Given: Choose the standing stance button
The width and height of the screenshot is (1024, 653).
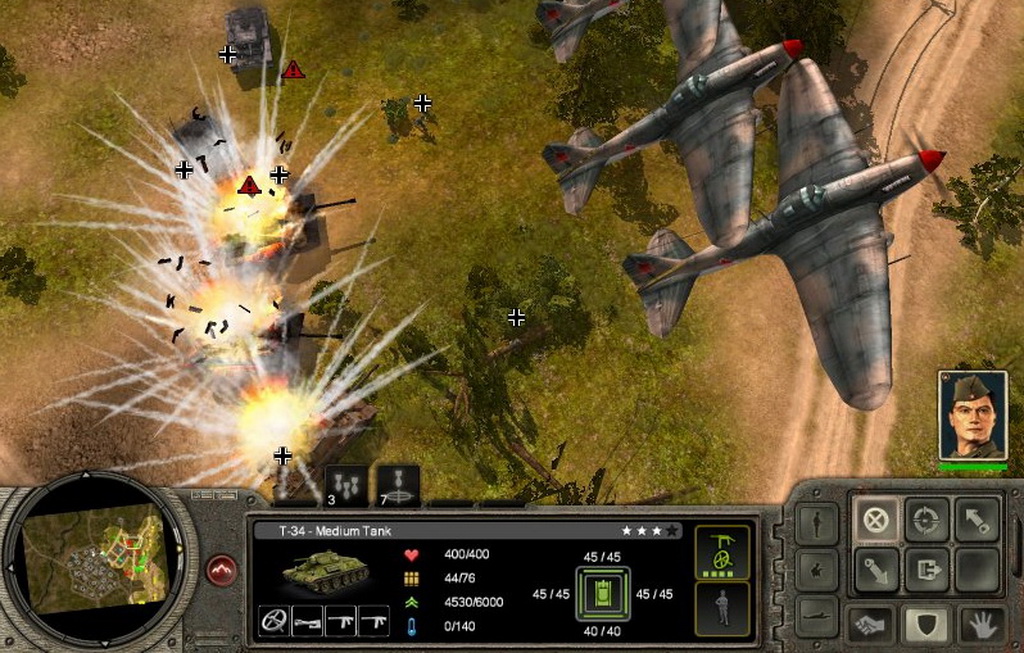Looking at the screenshot, I should coord(817,524).
